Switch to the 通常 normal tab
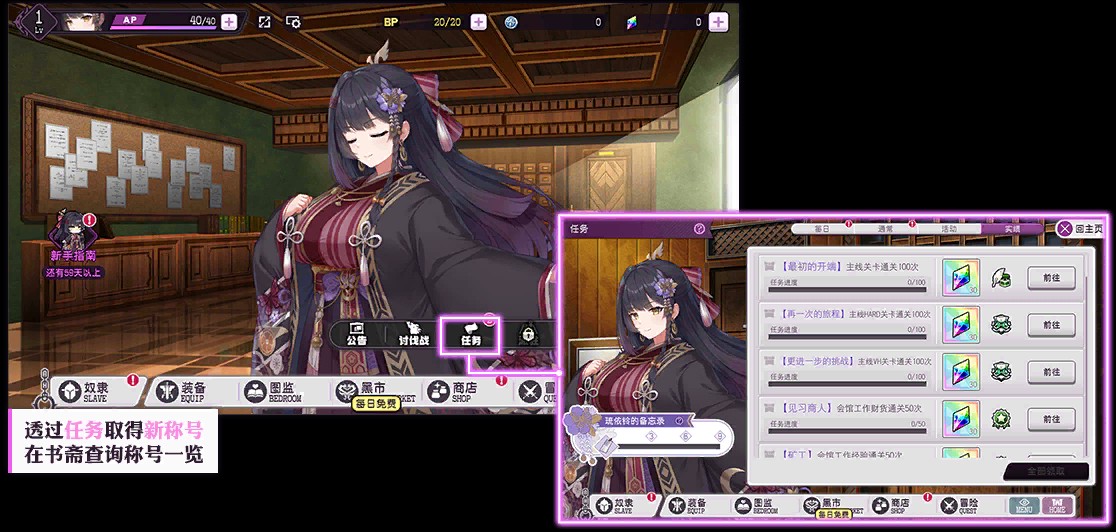 (885, 229)
